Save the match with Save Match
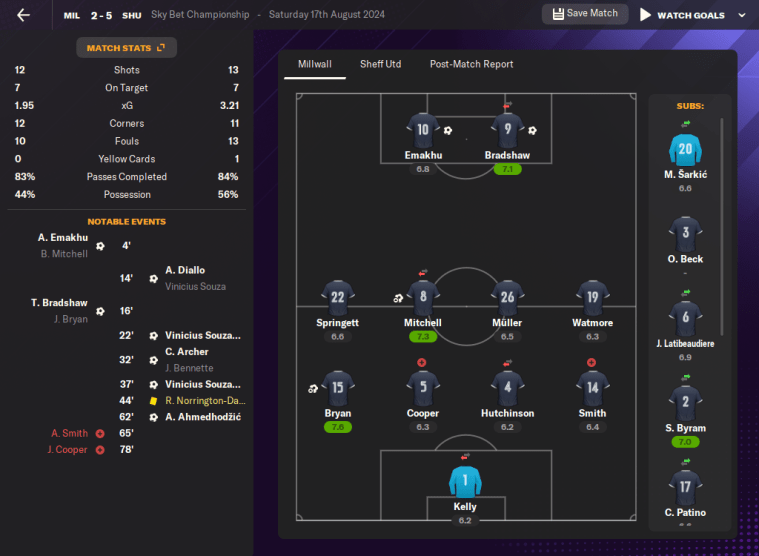This screenshot has width=759, height=556. click(x=585, y=14)
